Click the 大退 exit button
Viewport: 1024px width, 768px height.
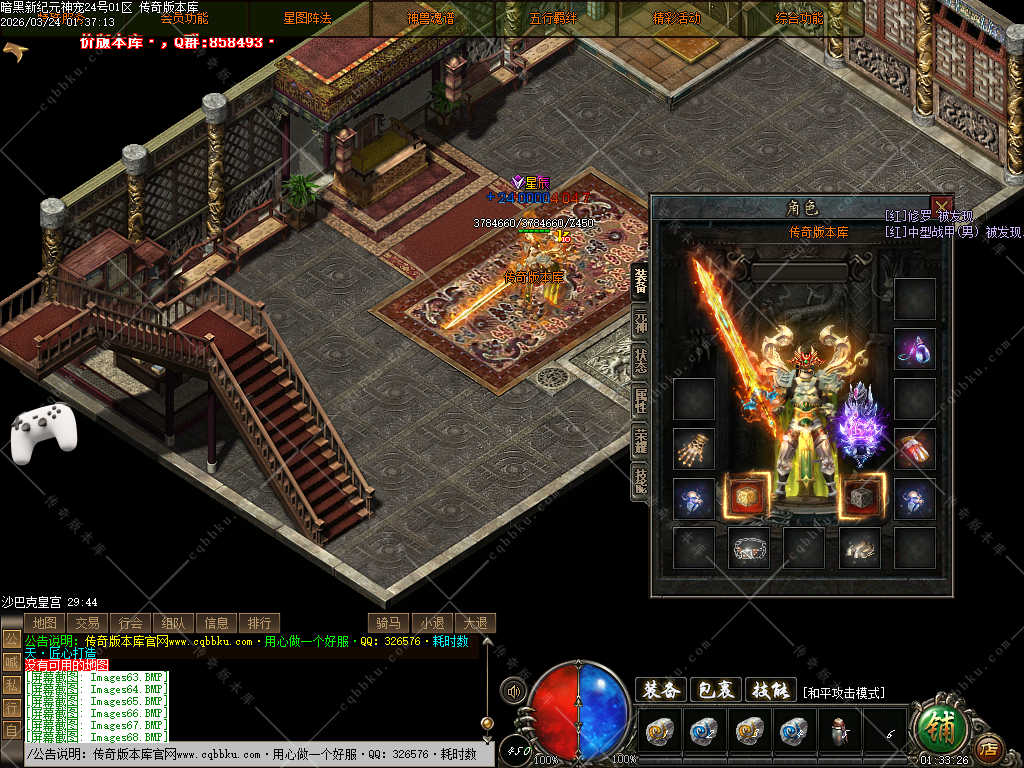click(x=475, y=623)
